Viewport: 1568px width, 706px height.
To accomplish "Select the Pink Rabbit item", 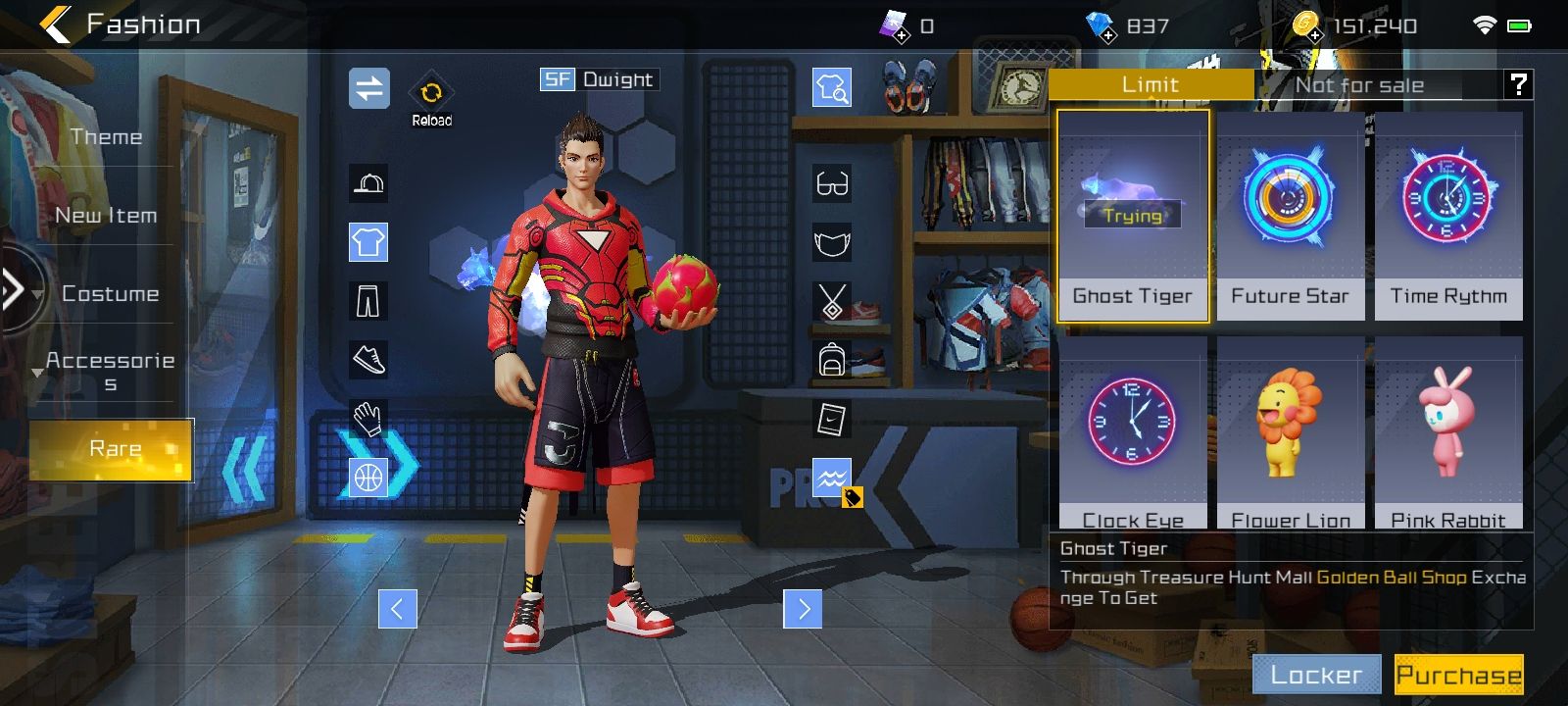I will coord(1448,431).
